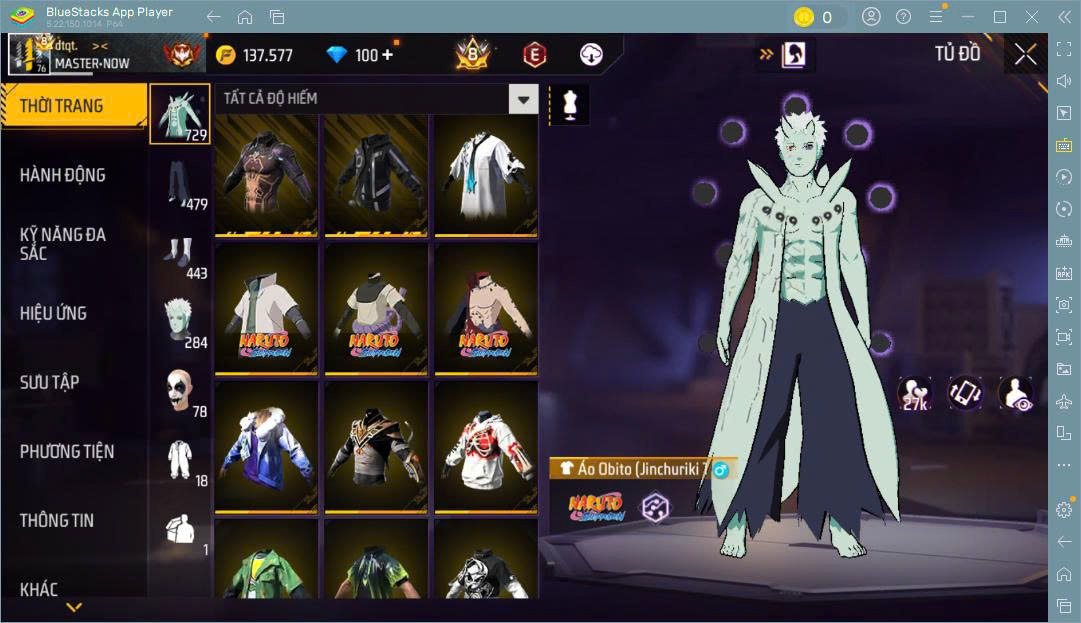Click the mannequin preview icon
The width and height of the screenshot is (1081, 623).
click(569, 105)
